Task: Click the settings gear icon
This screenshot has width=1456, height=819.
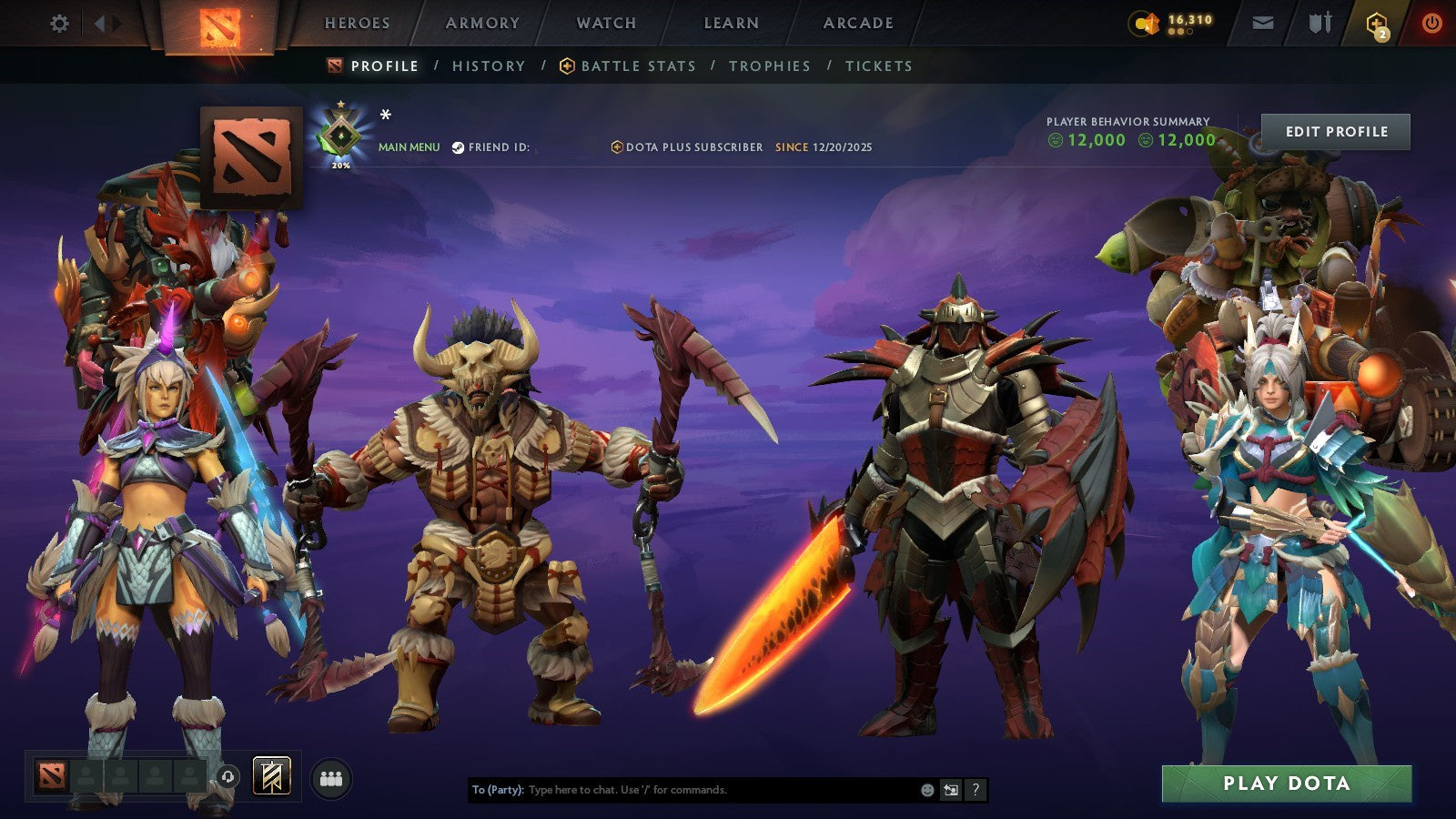Action: tap(60, 25)
